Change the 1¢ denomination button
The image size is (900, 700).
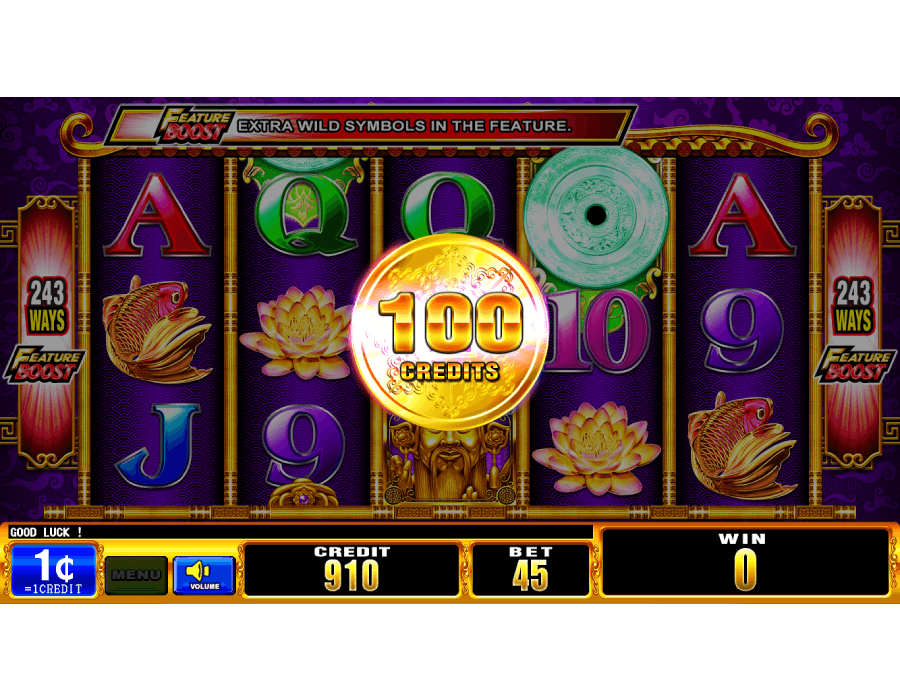tap(54, 571)
